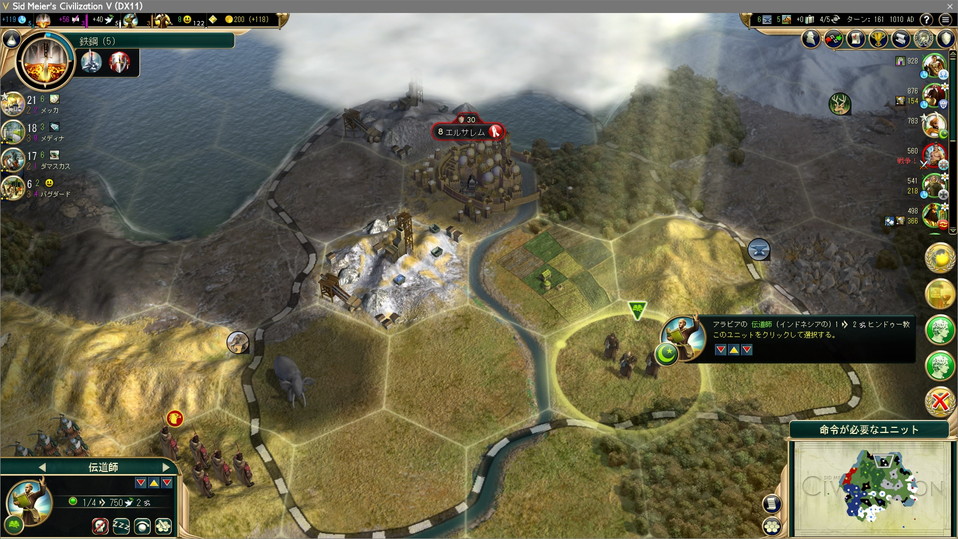Select the メディナ city in the list
The image size is (958, 539).
coord(14,131)
